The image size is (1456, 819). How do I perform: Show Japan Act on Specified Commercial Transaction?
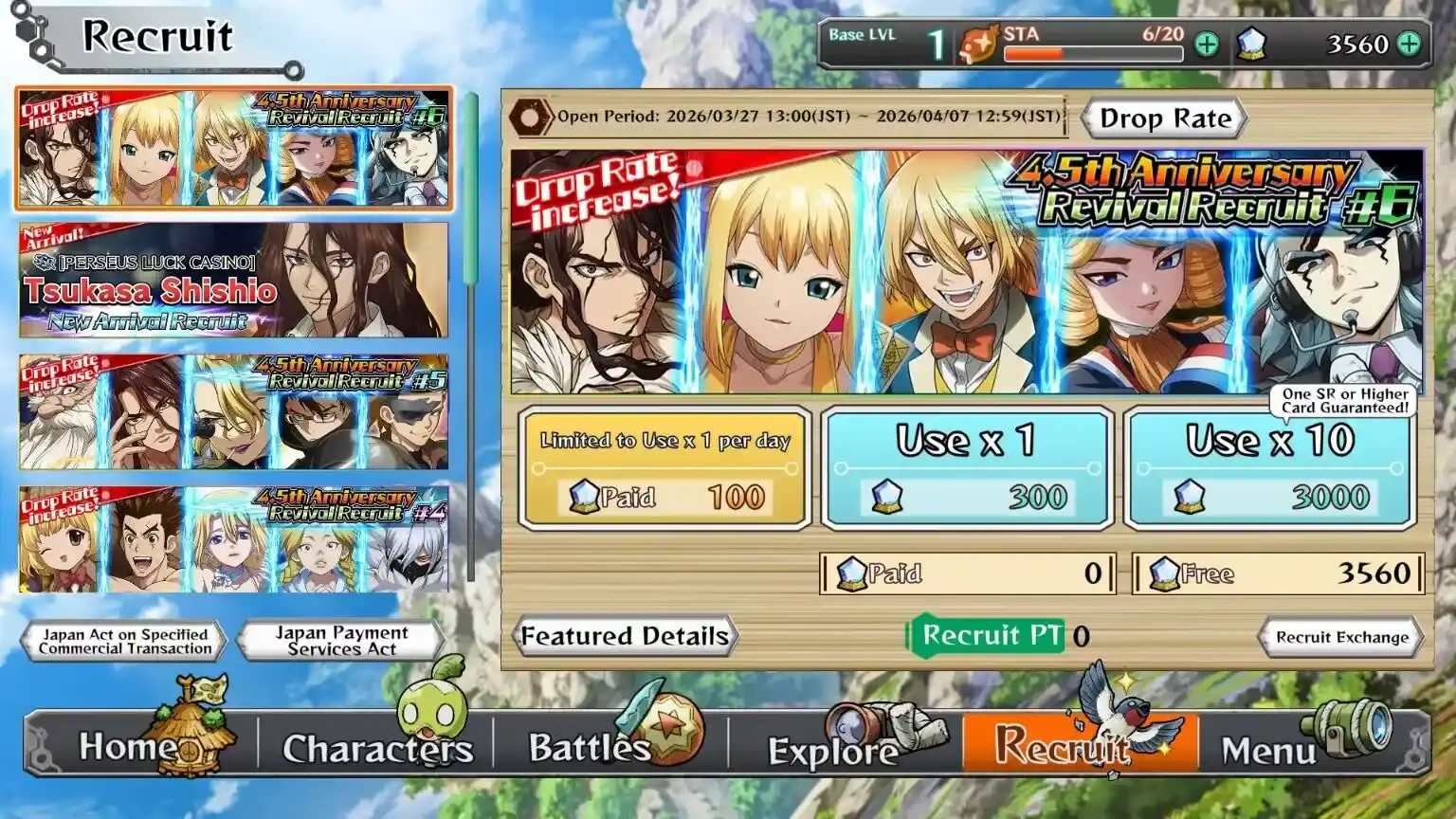point(124,641)
